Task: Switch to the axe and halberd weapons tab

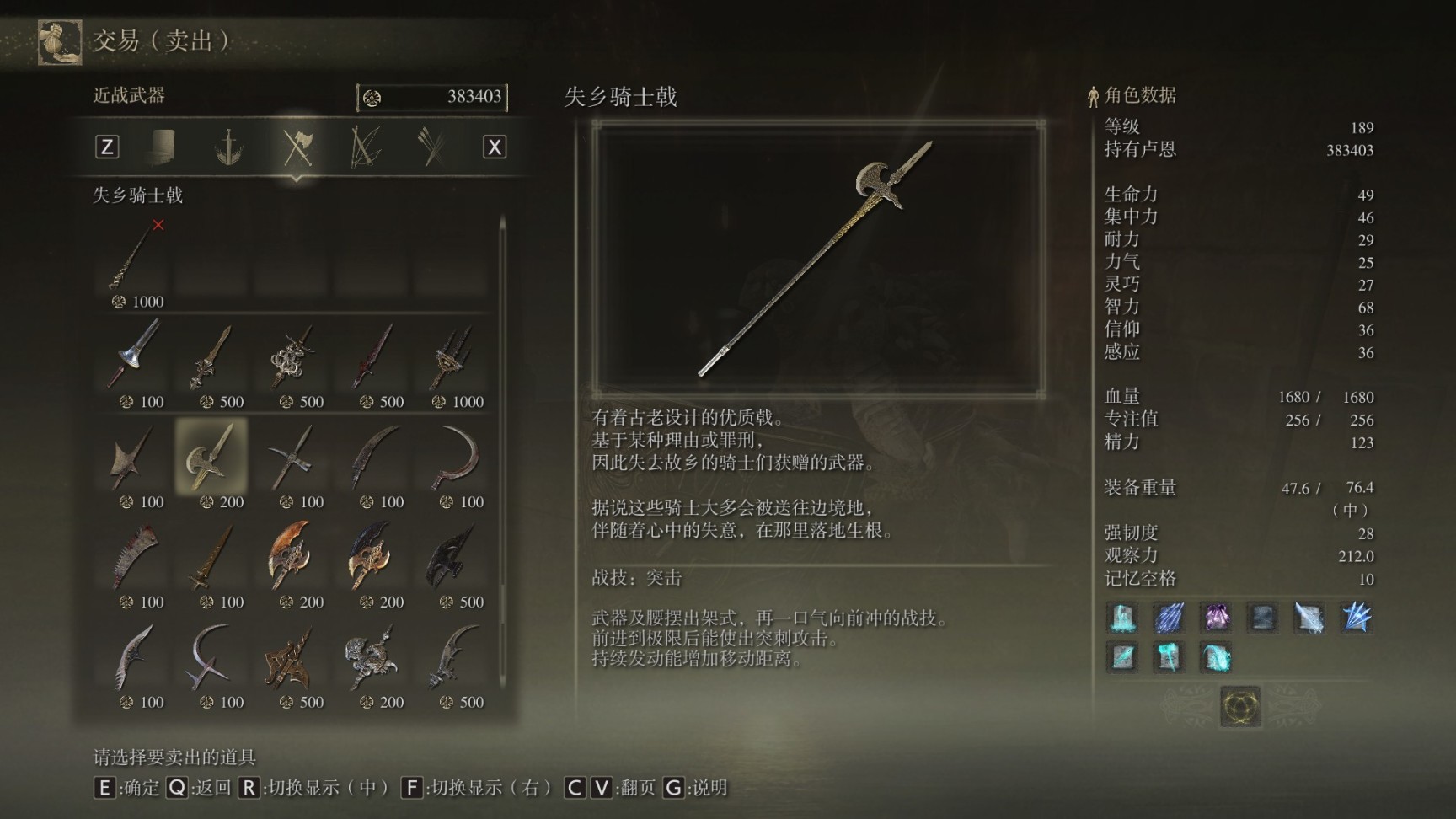Action: pos(299,146)
